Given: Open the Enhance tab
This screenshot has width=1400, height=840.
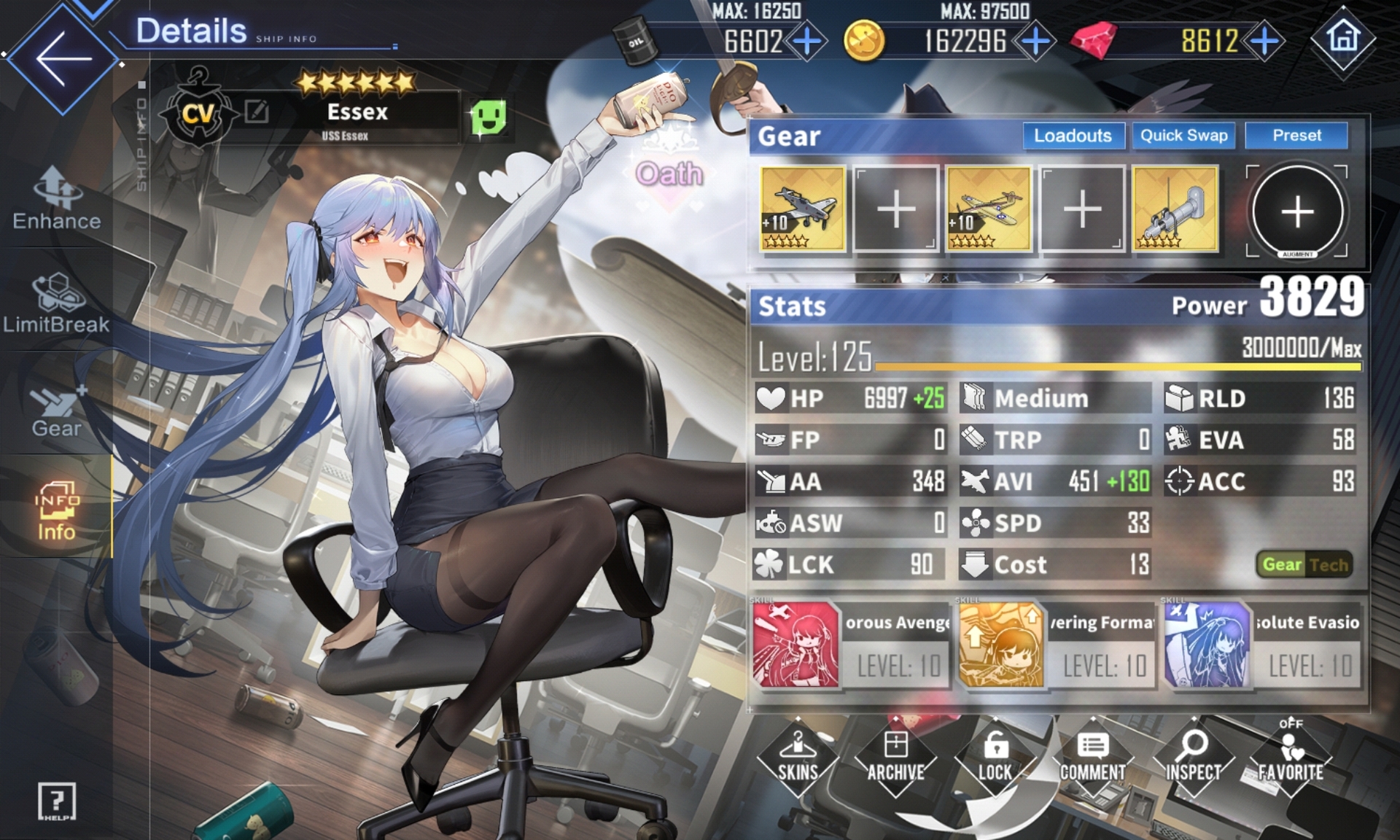Looking at the screenshot, I should [x=57, y=198].
